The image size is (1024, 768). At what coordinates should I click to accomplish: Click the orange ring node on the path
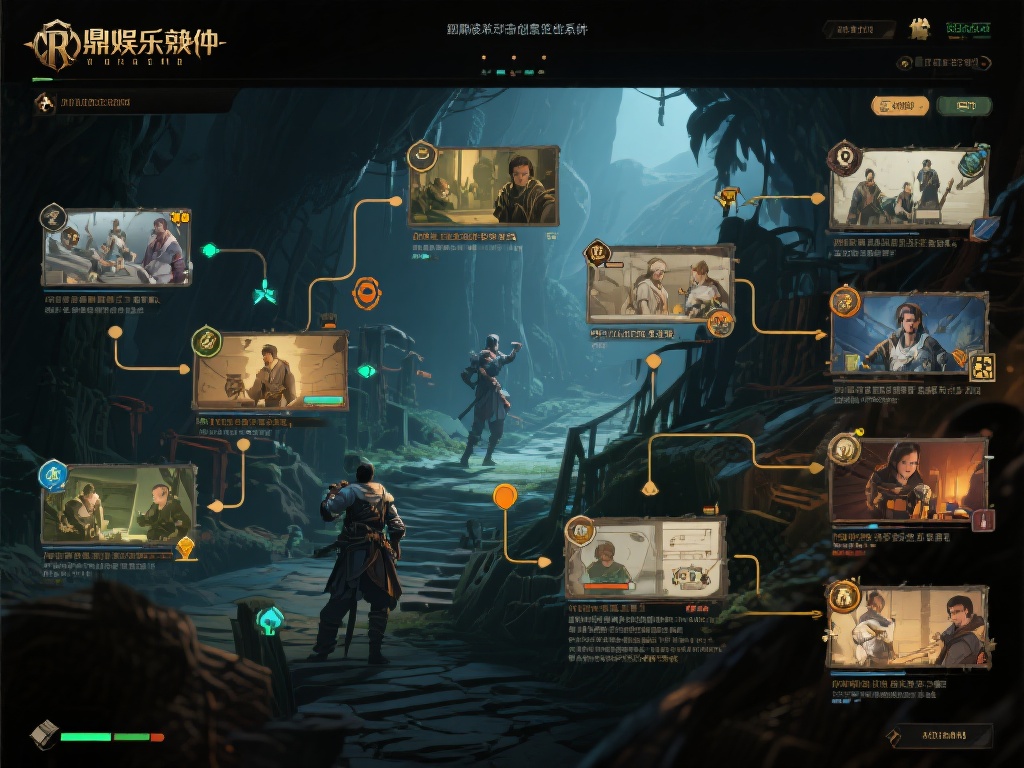tap(367, 293)
